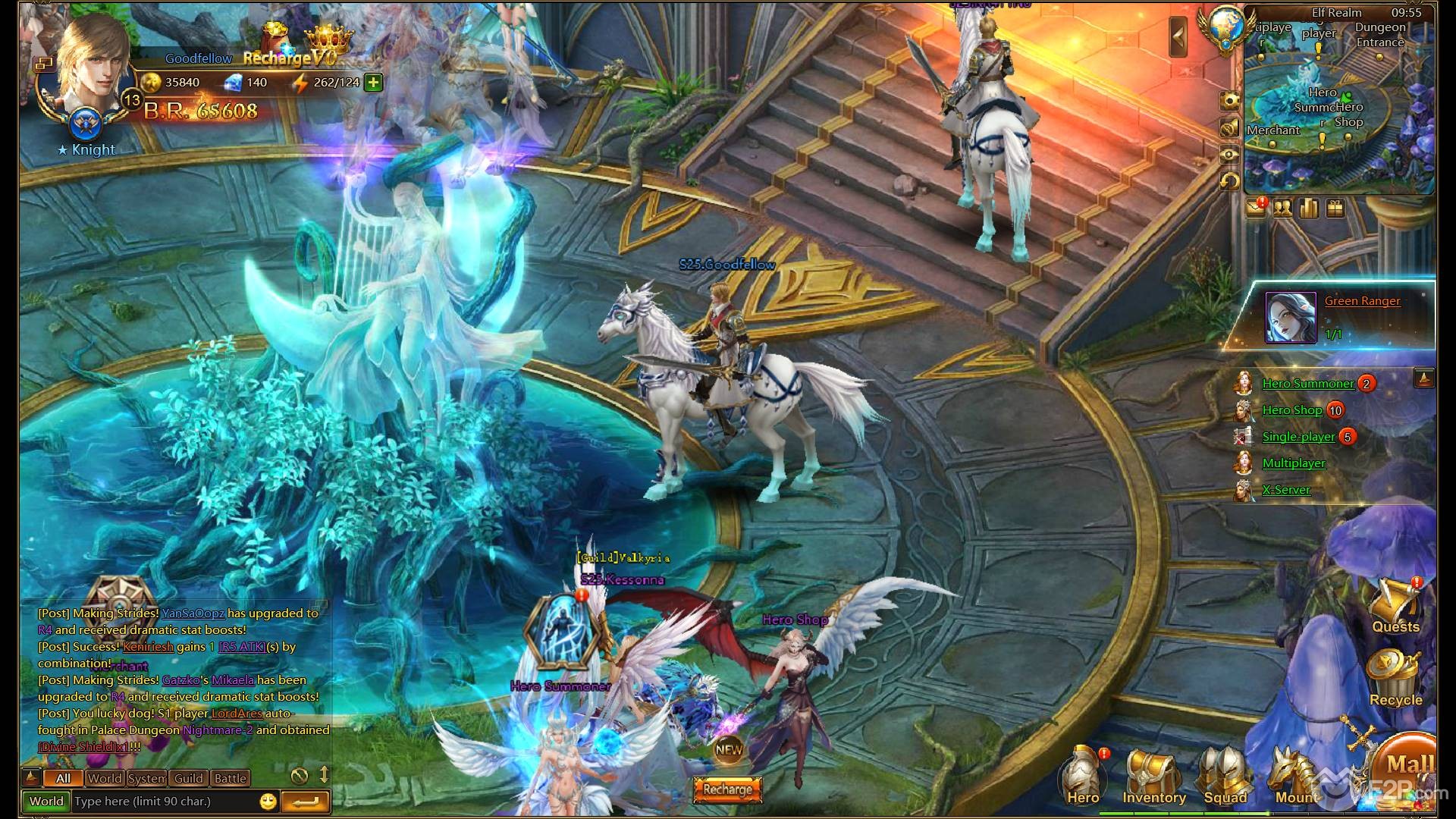The image size is (1456, 819).
Task: Switch to the Guild chat tab
Action: click(x=188, y=778)
